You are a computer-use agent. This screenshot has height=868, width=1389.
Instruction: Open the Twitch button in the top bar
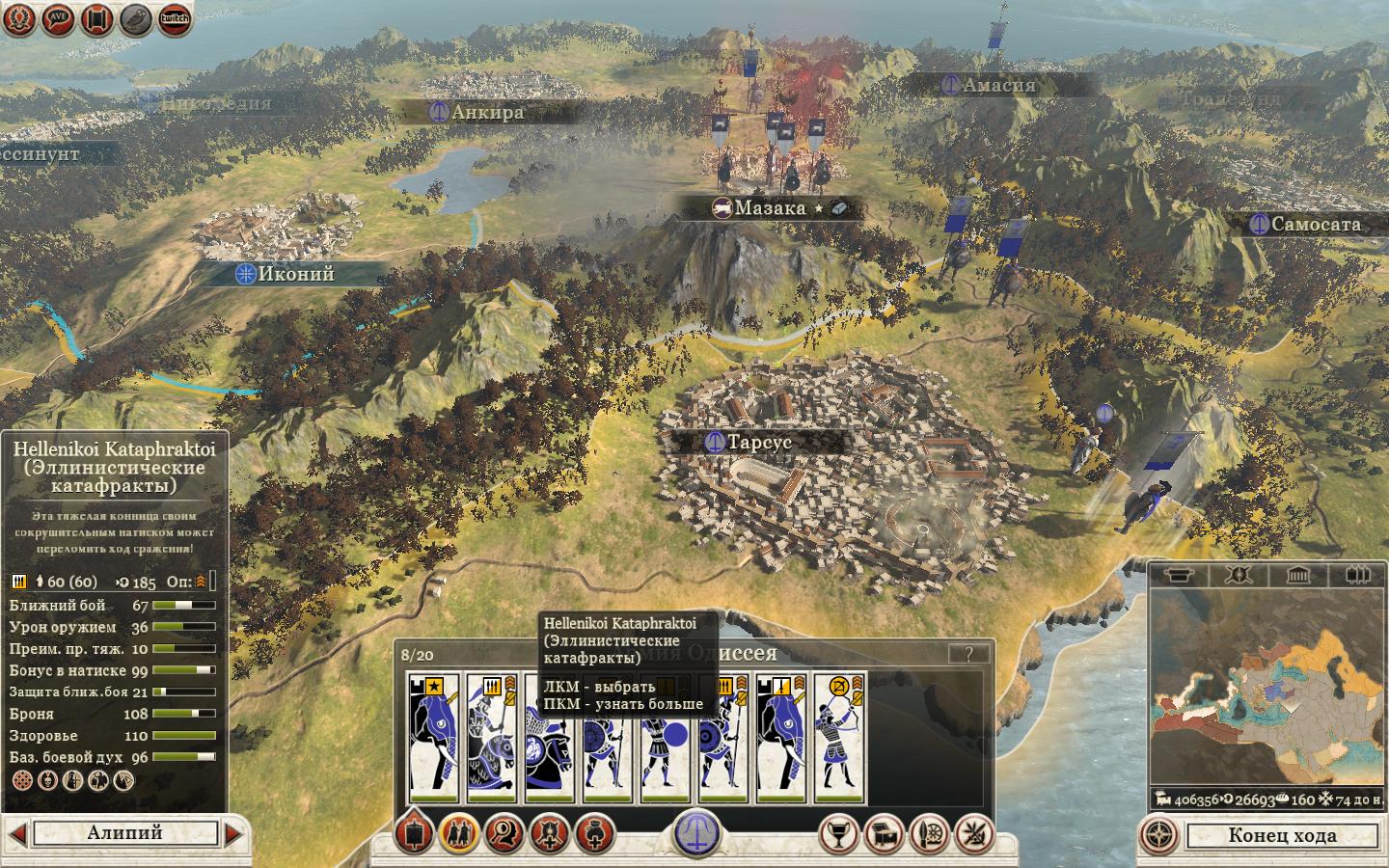point(174,18)
